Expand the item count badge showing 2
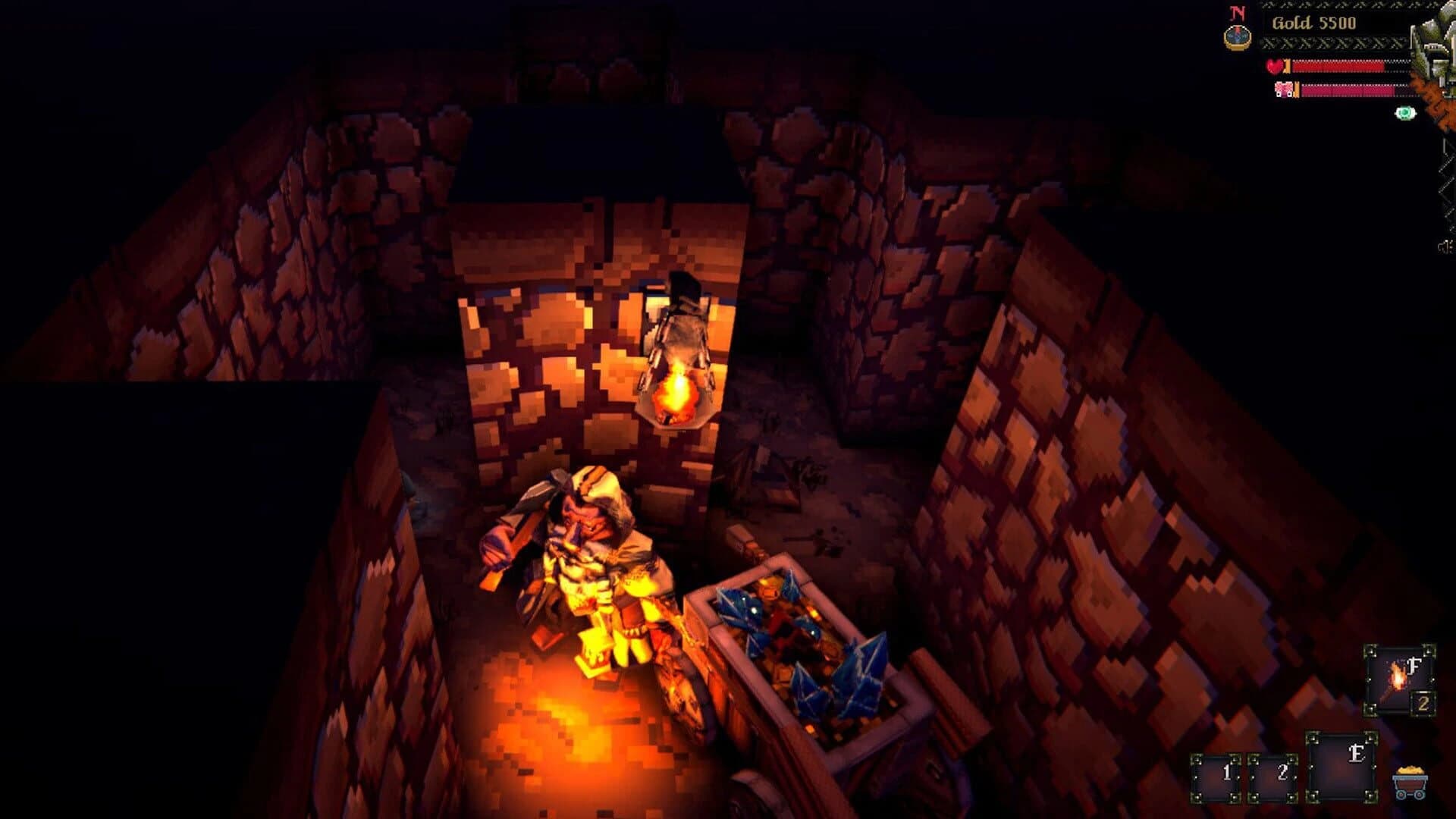Viewport: 1456px width, 819px height. coord(1423,703)
